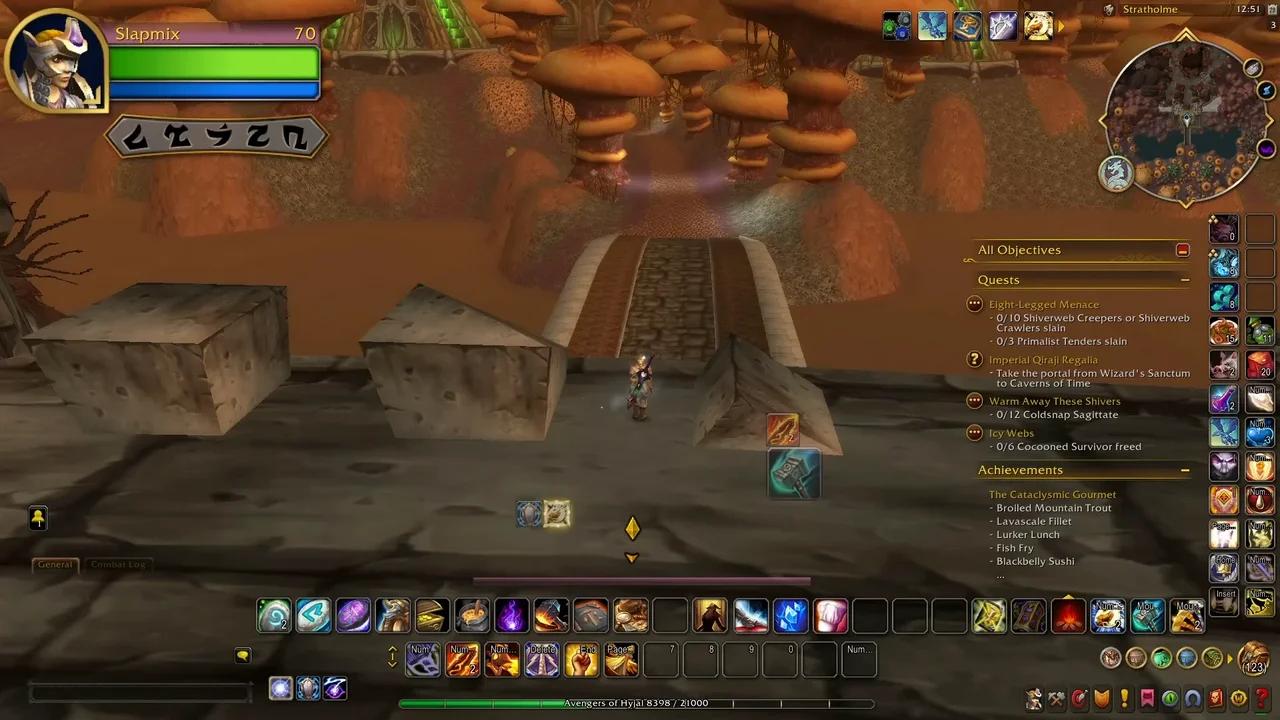Collapse the Quests section with its minus sign
Image resolution: width=1280 pixels, height=720 pixels.
1185,280
